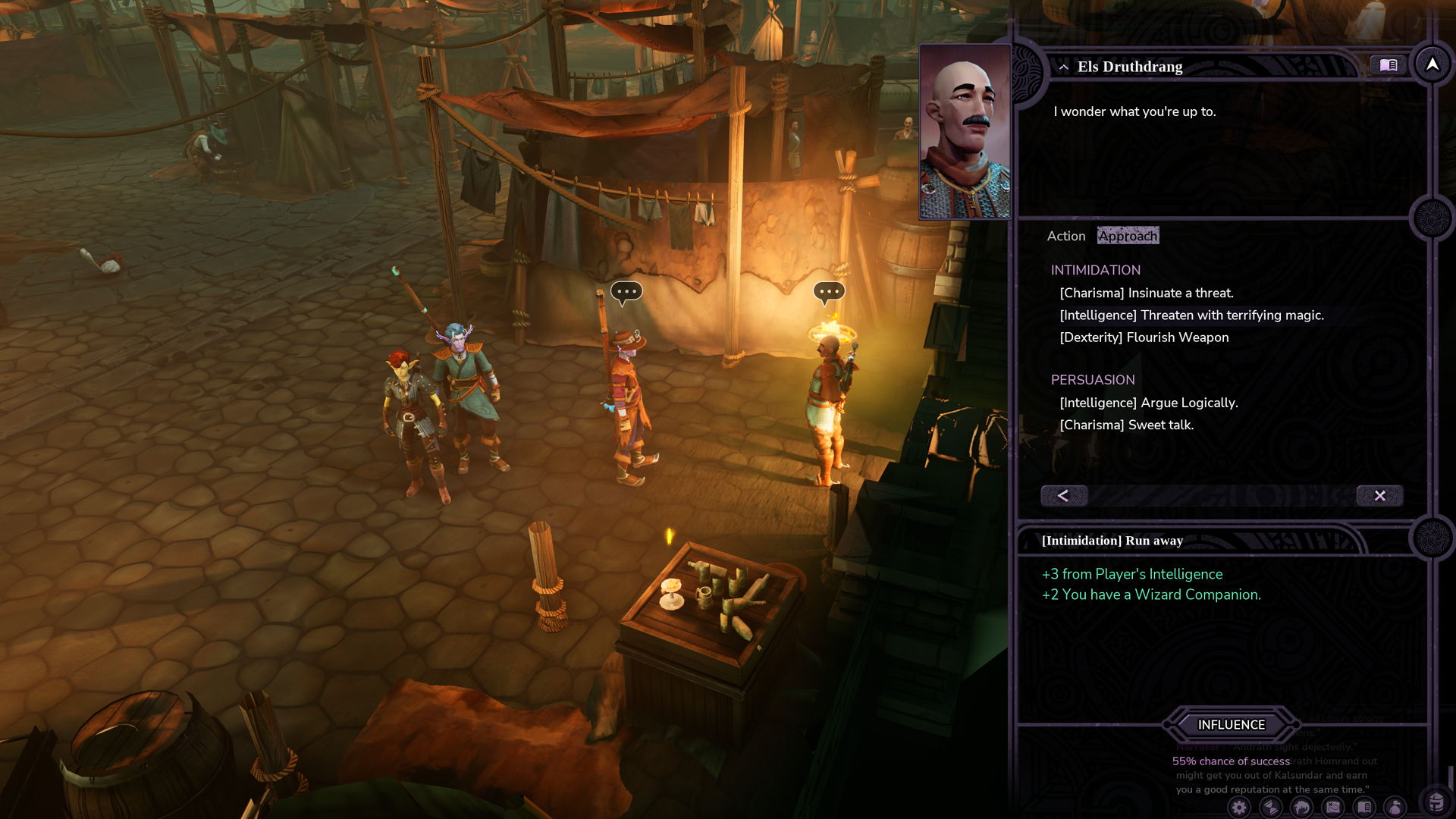Pick the "[Dexterity] Flourish Weapon" option
This screenshot has height=819, width=1456.
(1144, 337)
